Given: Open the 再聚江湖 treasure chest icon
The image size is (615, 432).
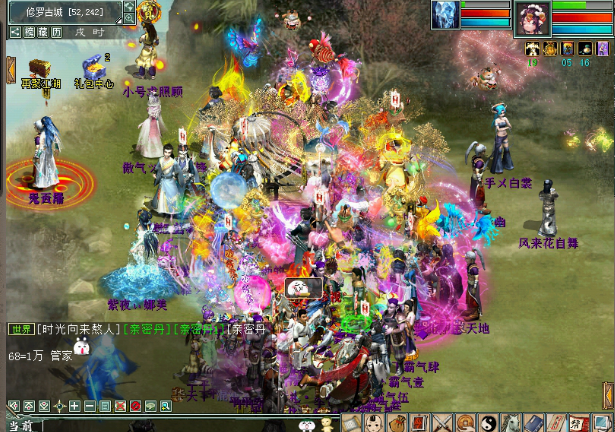Looking at the screenshot, I should point(40,68).
